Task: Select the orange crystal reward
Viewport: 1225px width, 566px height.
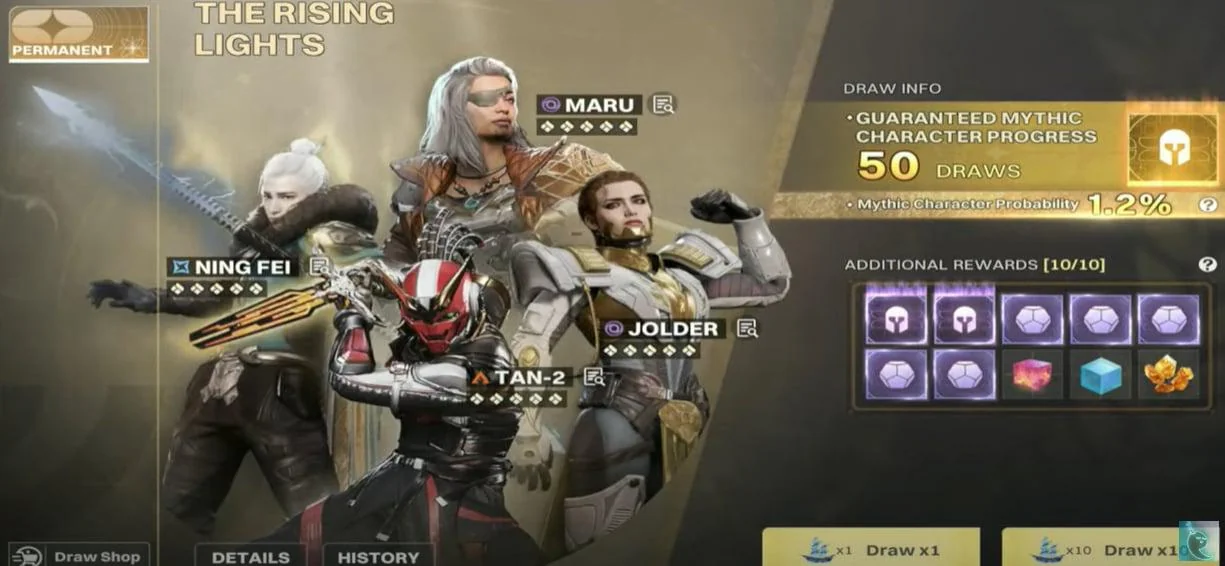Action: coord(1167,374)
